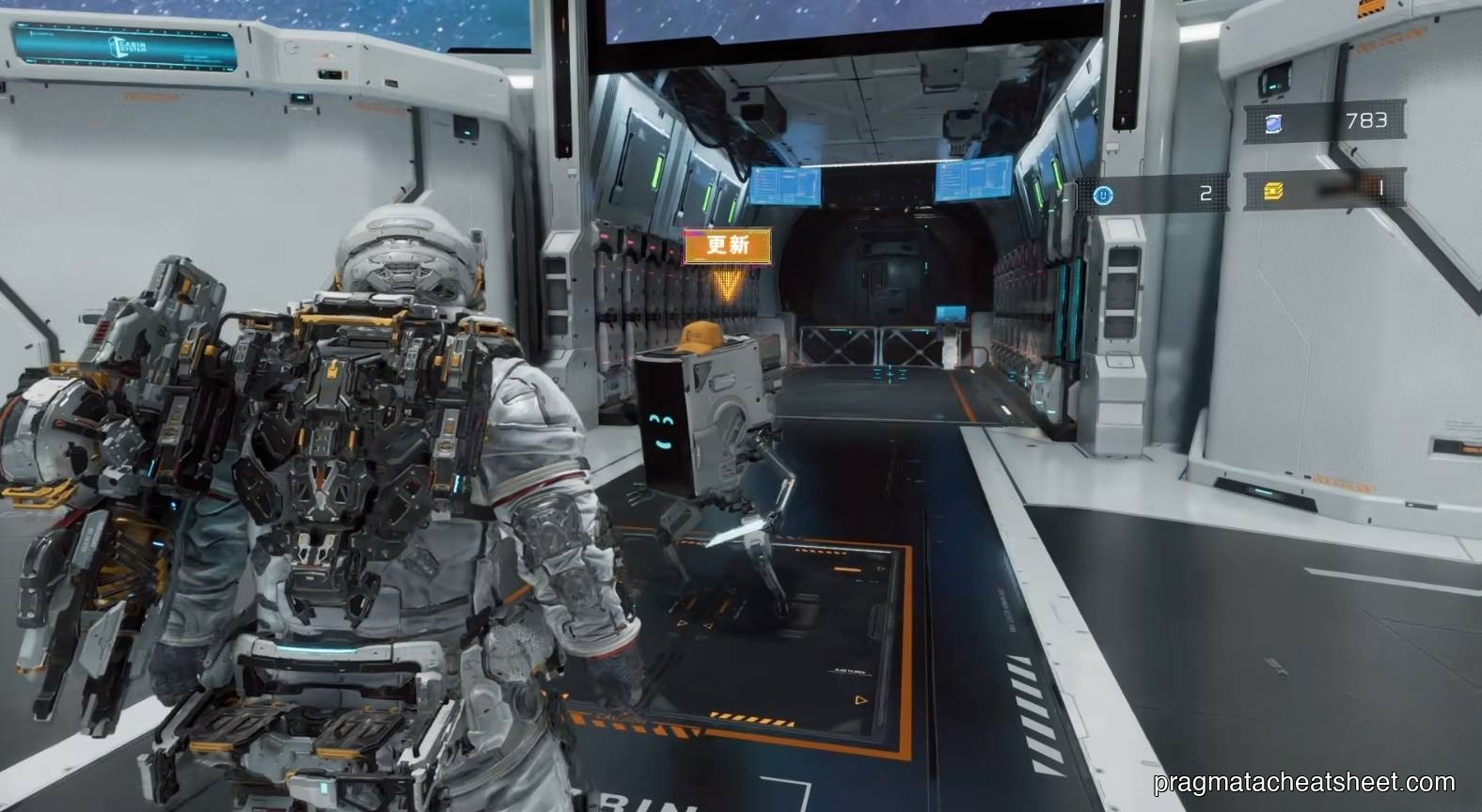Select the yellow chip resource icon
This screenshot has height=812, width=1482.
[1274, 193]
